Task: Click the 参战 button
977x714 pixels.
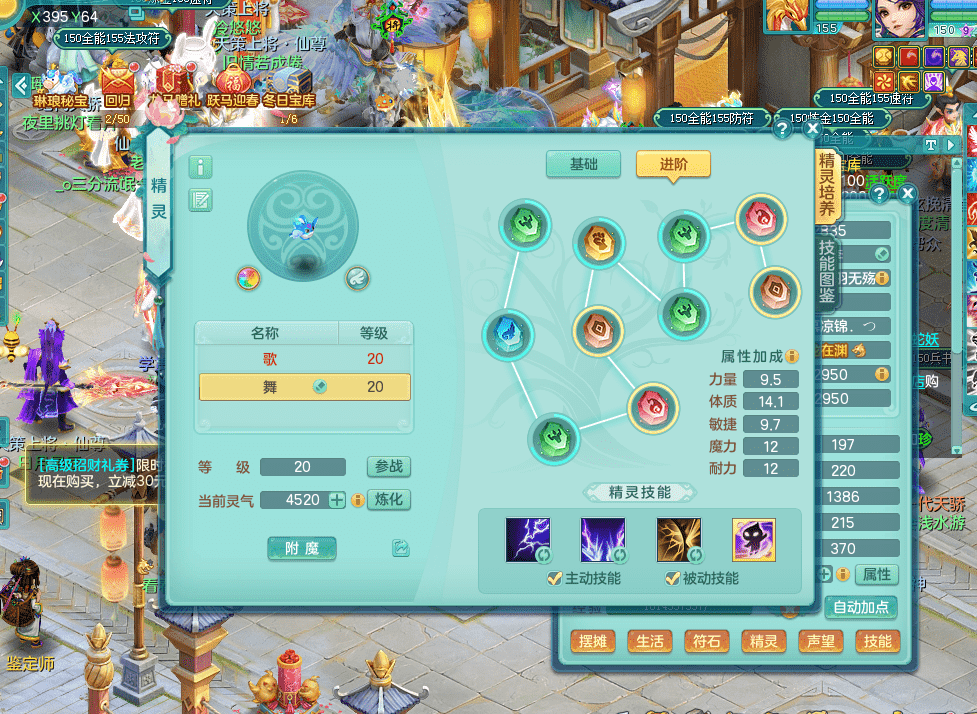Action: 389,467
